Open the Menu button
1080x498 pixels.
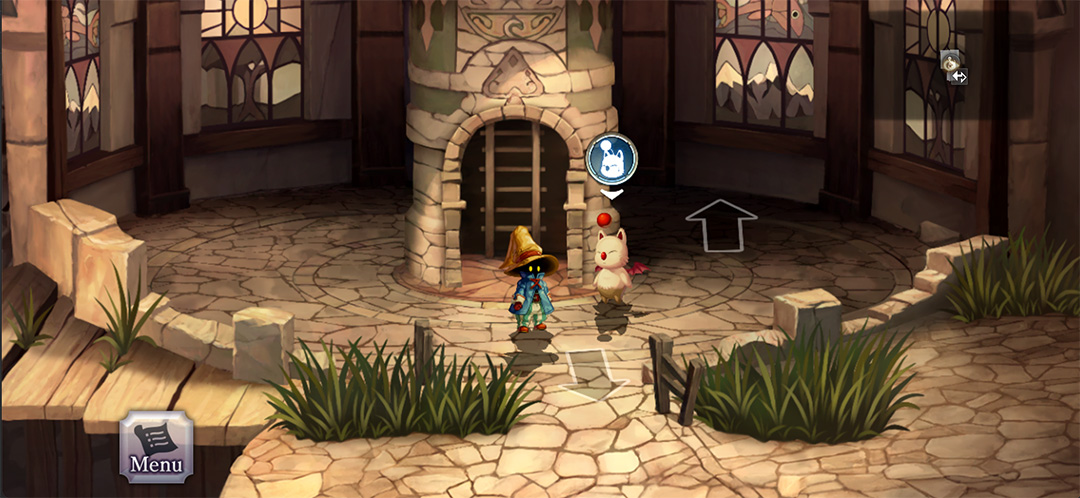click(155, 445)
